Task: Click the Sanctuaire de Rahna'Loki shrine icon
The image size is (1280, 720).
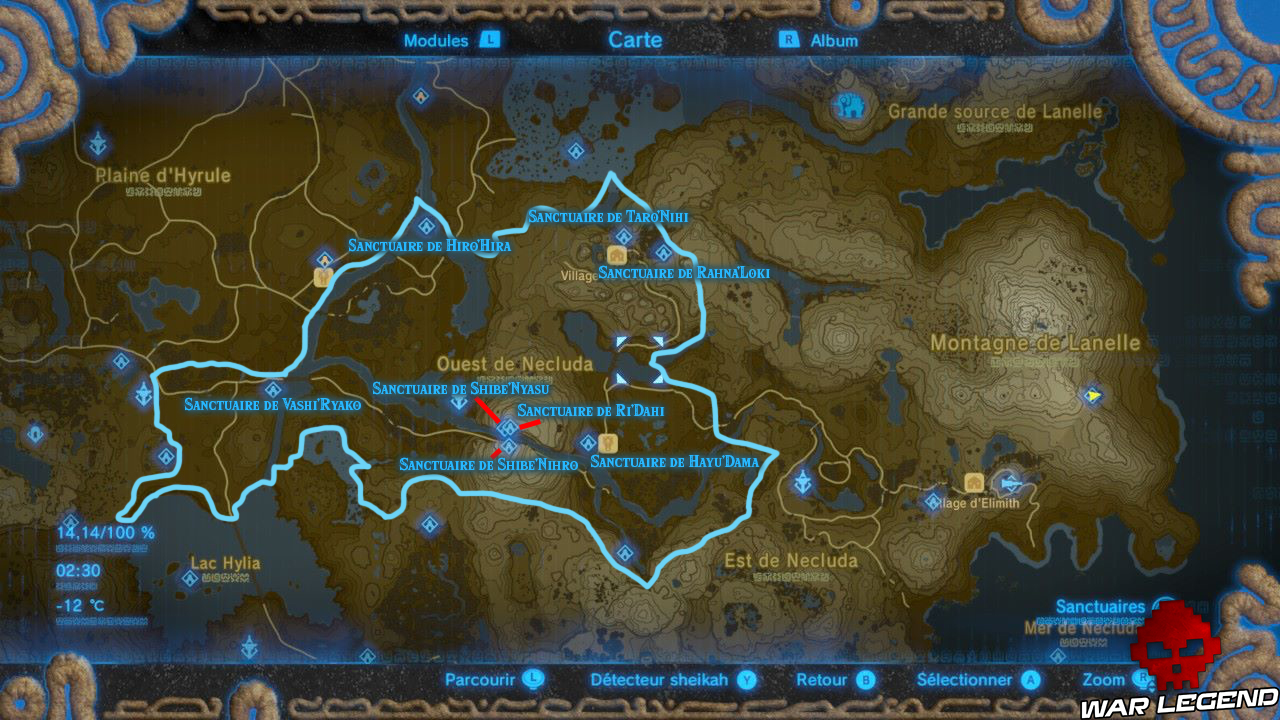Action: coord(665,251)
